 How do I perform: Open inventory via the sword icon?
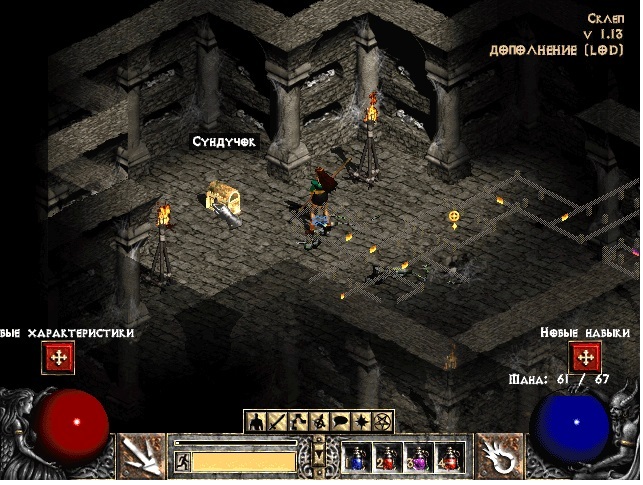[277, 421]
